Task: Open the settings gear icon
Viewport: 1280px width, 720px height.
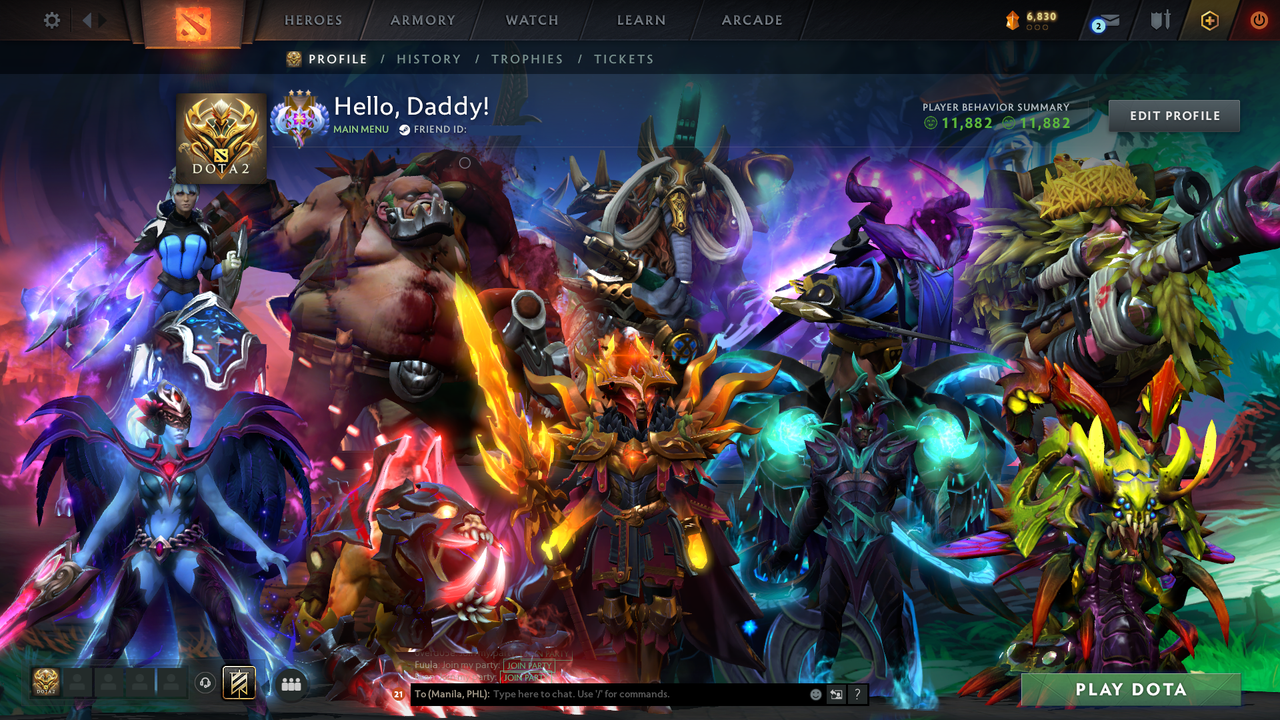Action: point(51,19)
